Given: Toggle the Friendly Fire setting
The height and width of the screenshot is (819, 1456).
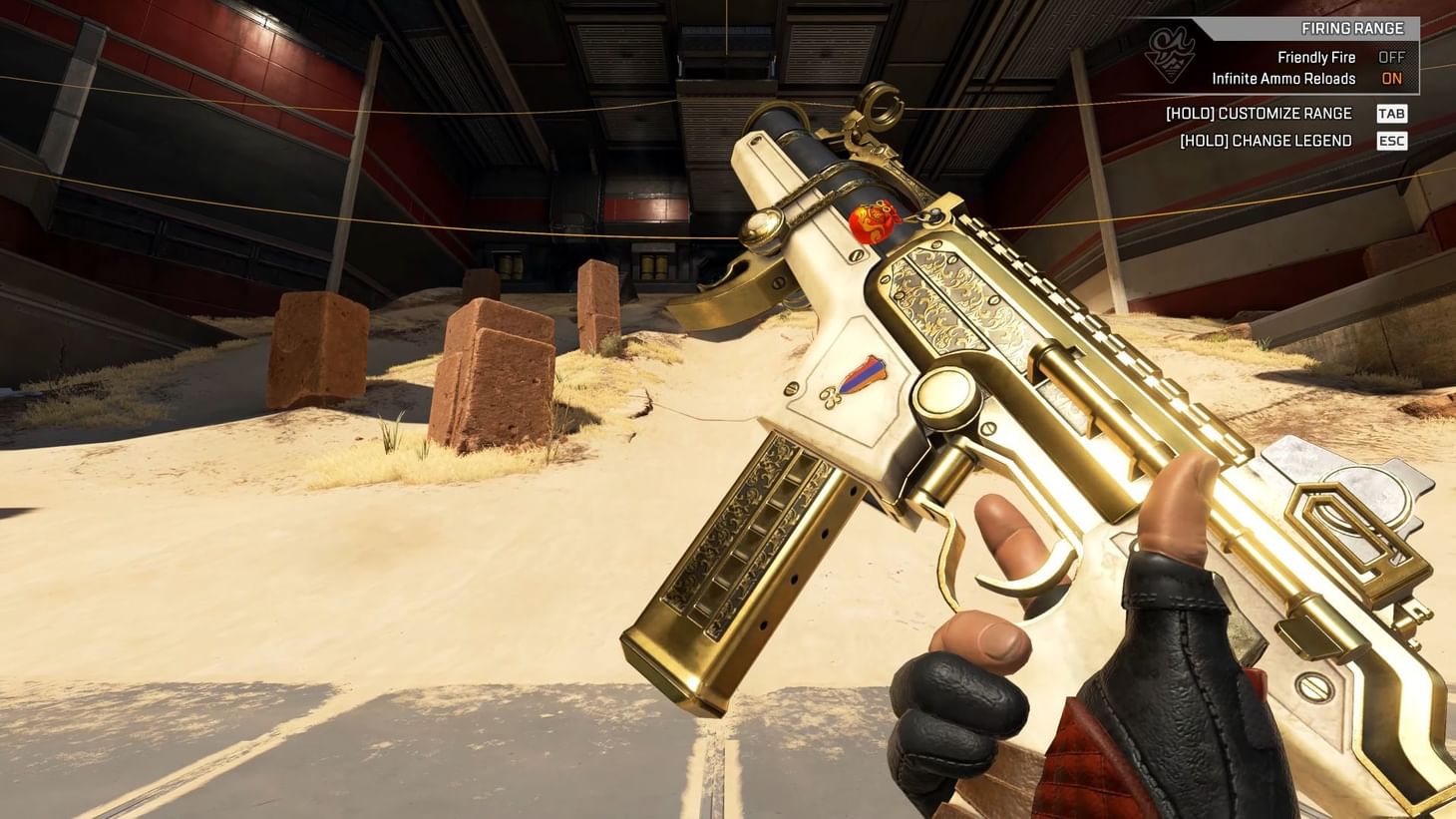Looking at the screenshot, I should 1317,57.
